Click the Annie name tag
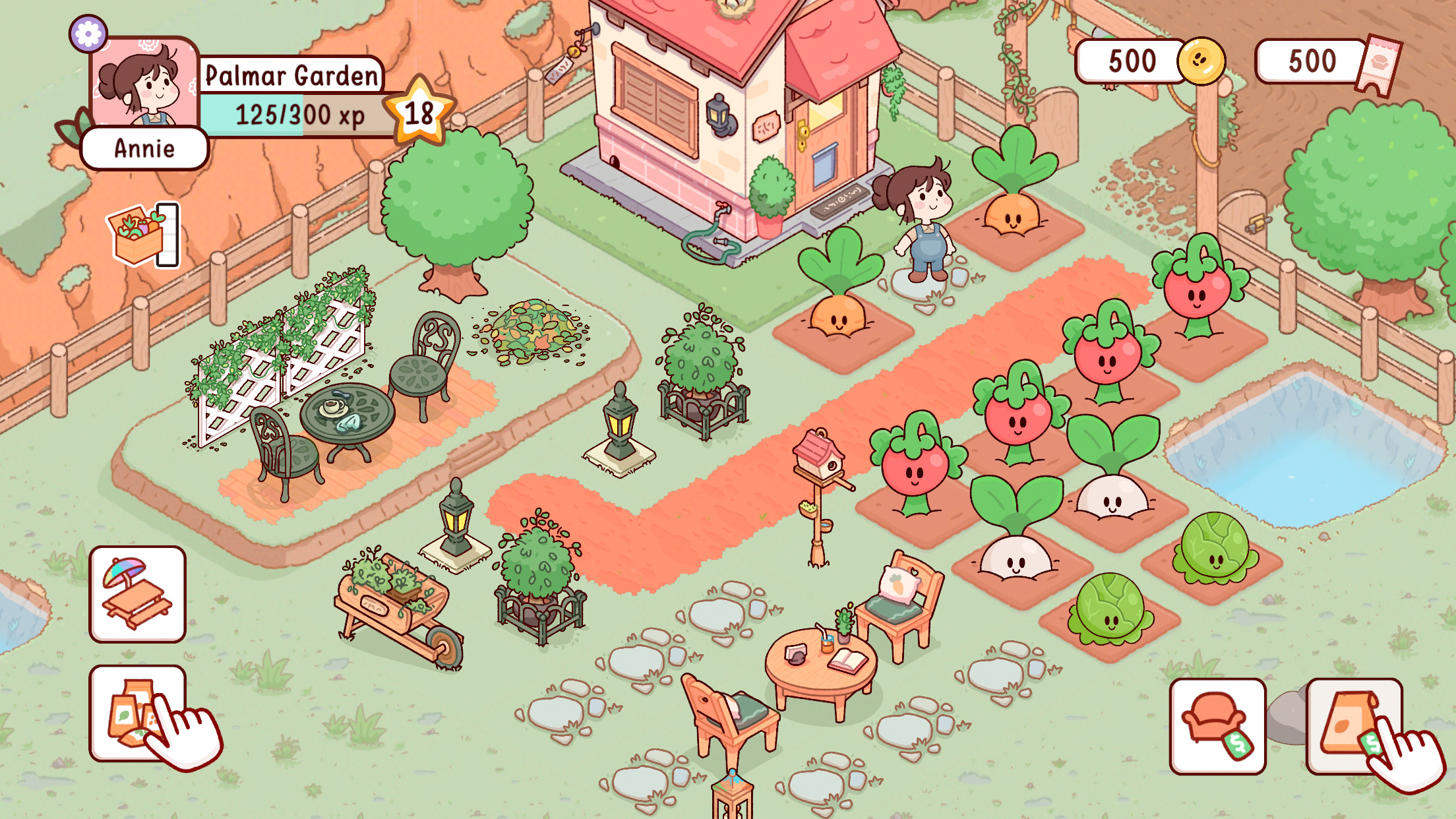Image resolution: width=1456 pixels, height=819 pixels. [x=145, y=149]
